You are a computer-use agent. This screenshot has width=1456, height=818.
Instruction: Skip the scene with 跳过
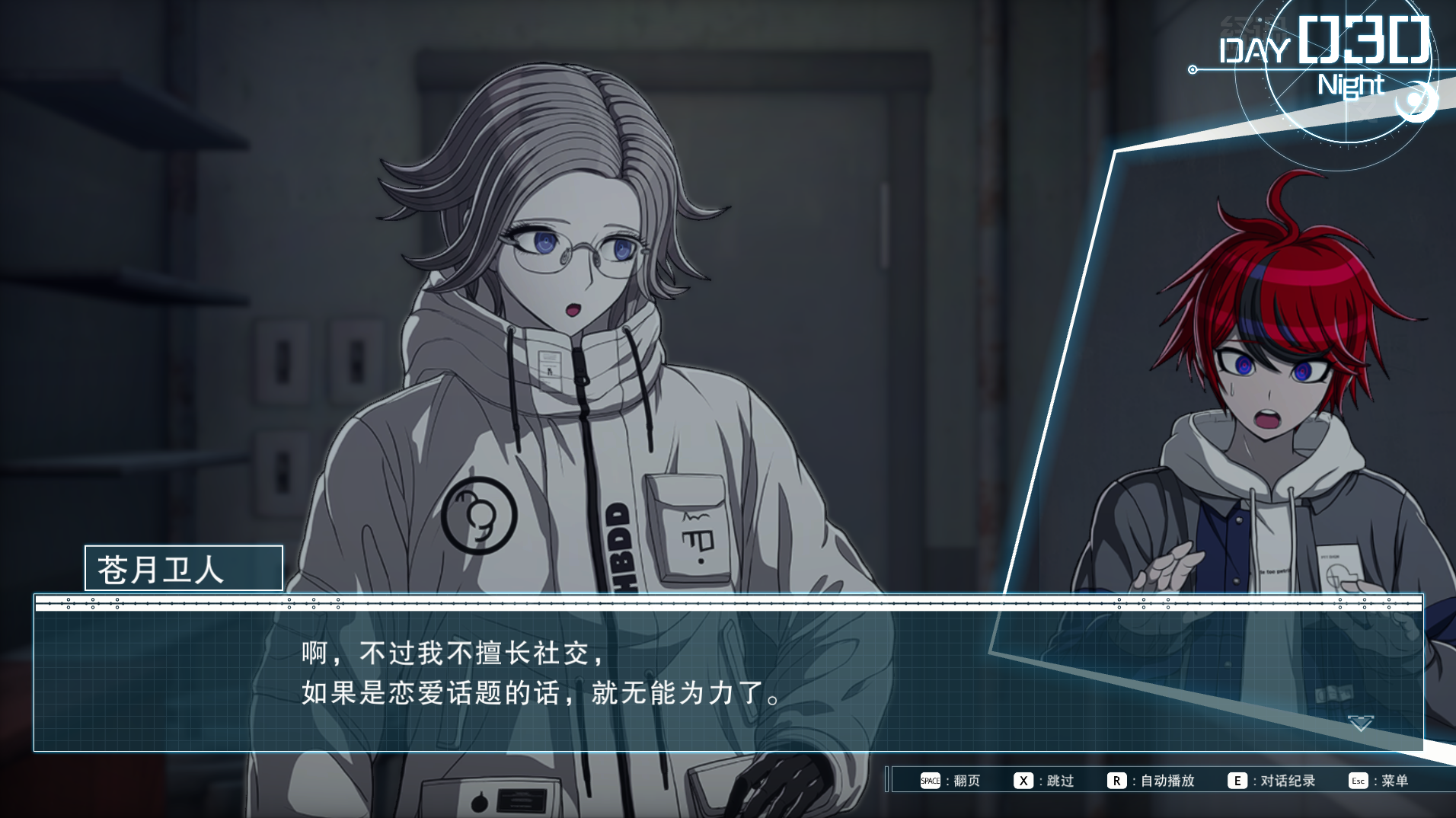[x=1045, y=781]
